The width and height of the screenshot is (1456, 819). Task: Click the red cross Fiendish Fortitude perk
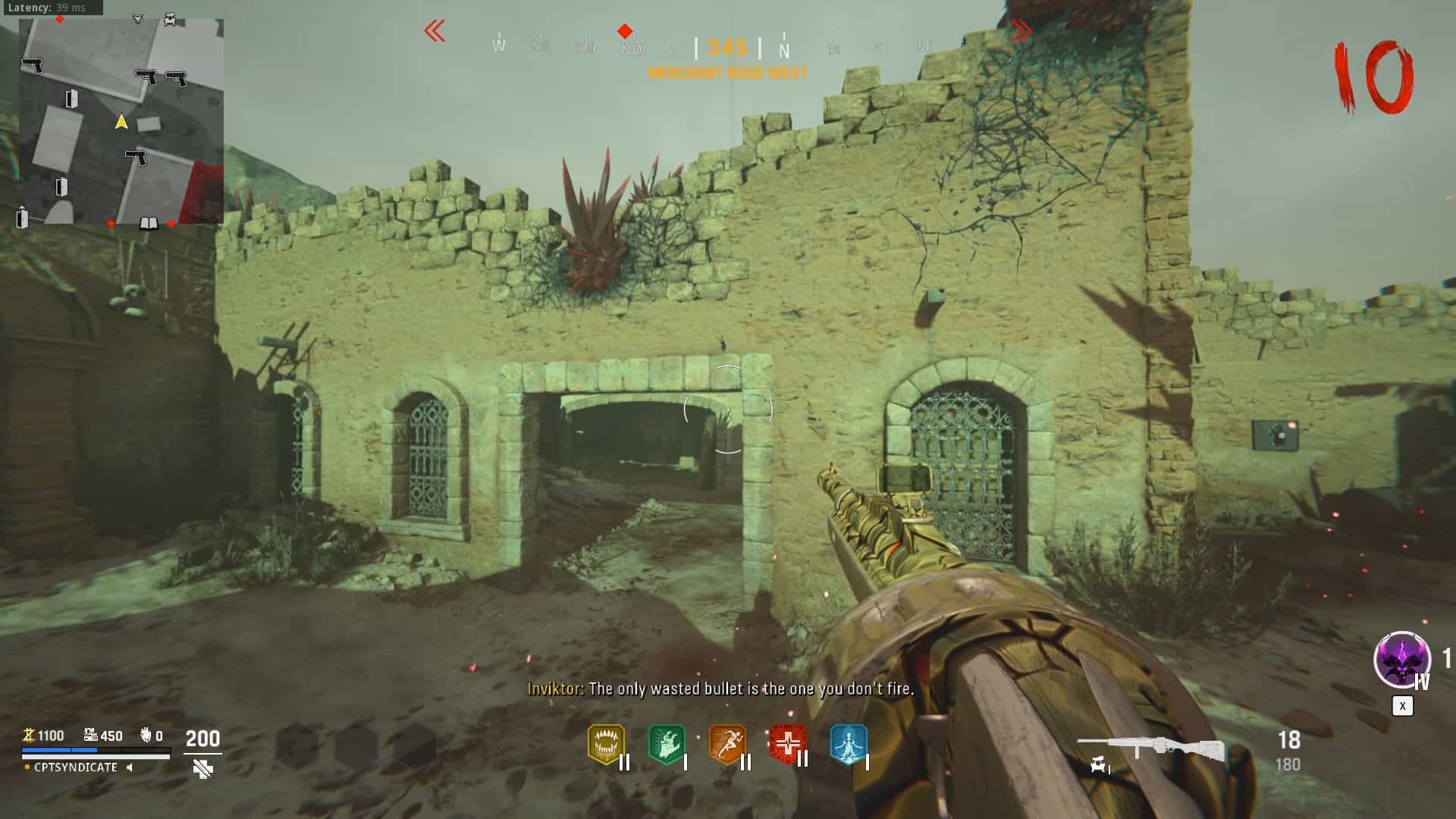(x=787, y=744)
